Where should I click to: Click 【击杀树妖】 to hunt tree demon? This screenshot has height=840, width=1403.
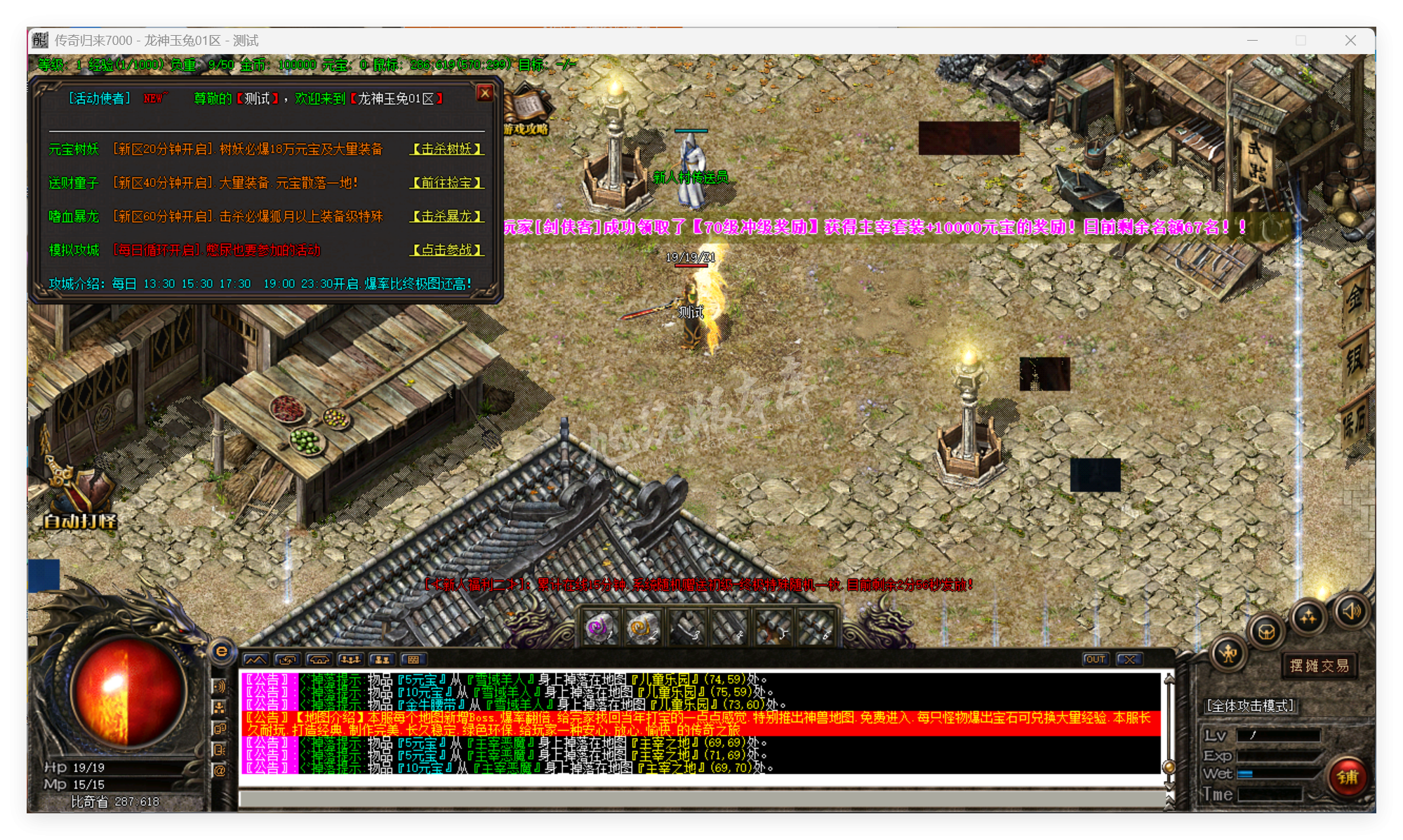pos(447,149)
